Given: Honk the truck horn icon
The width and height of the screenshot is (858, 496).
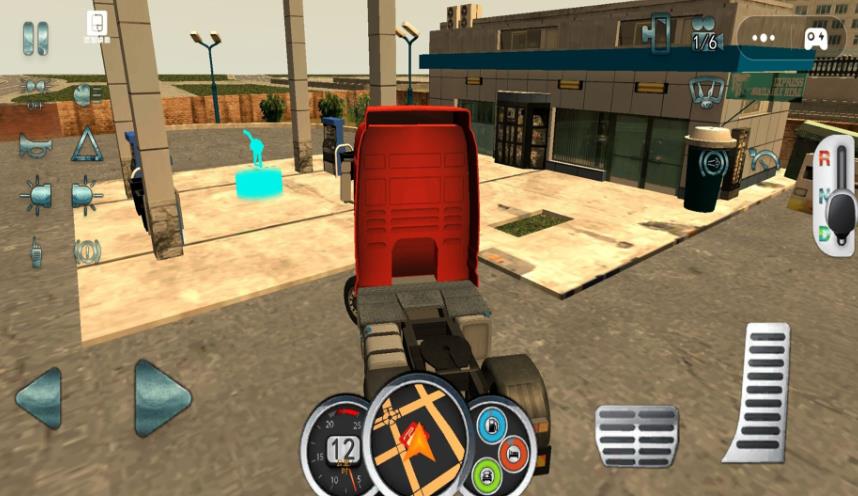Looking at the screenshot, I should click(35, 146).
